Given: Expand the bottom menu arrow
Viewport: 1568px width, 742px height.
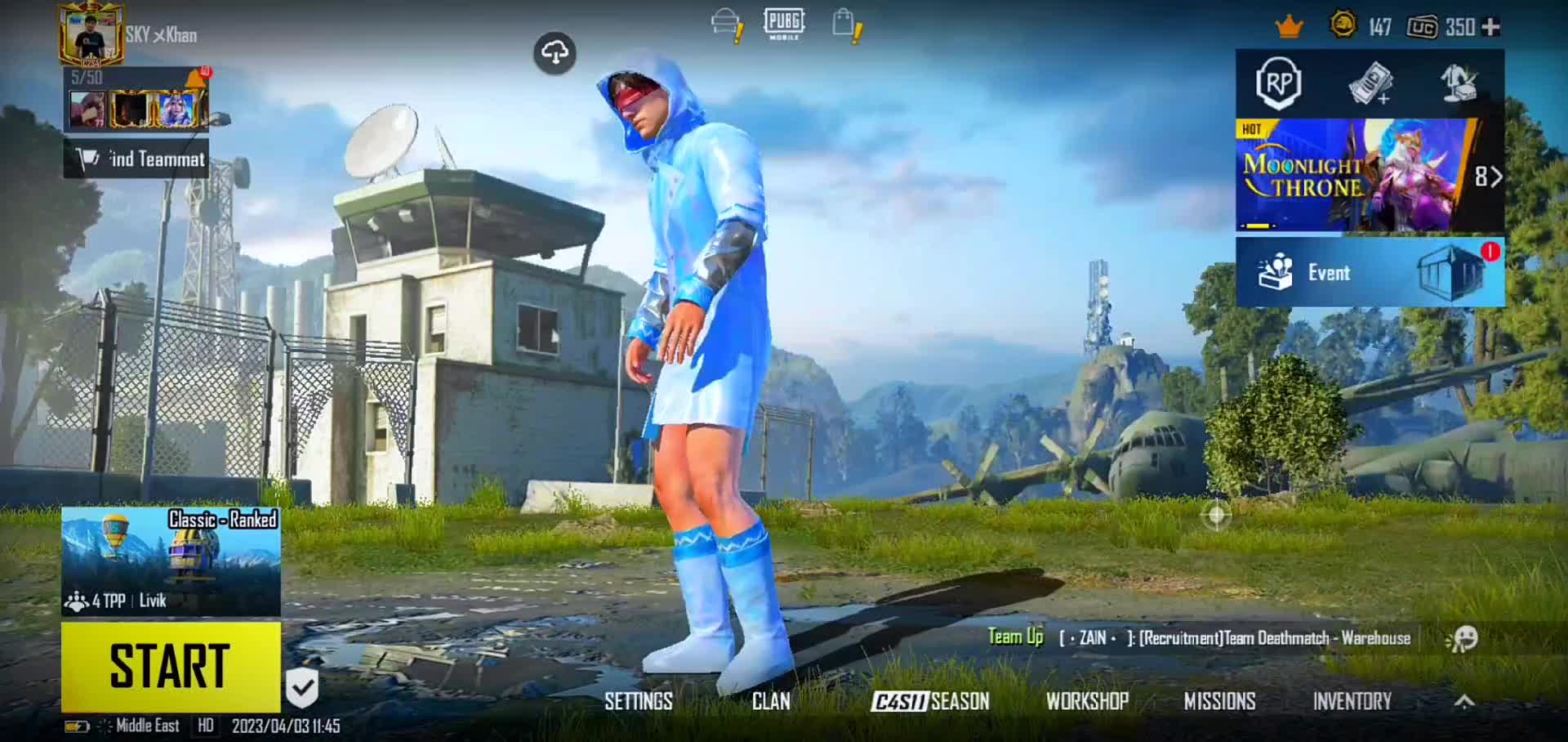Looking at the screenshot, I should point(1464,701).
